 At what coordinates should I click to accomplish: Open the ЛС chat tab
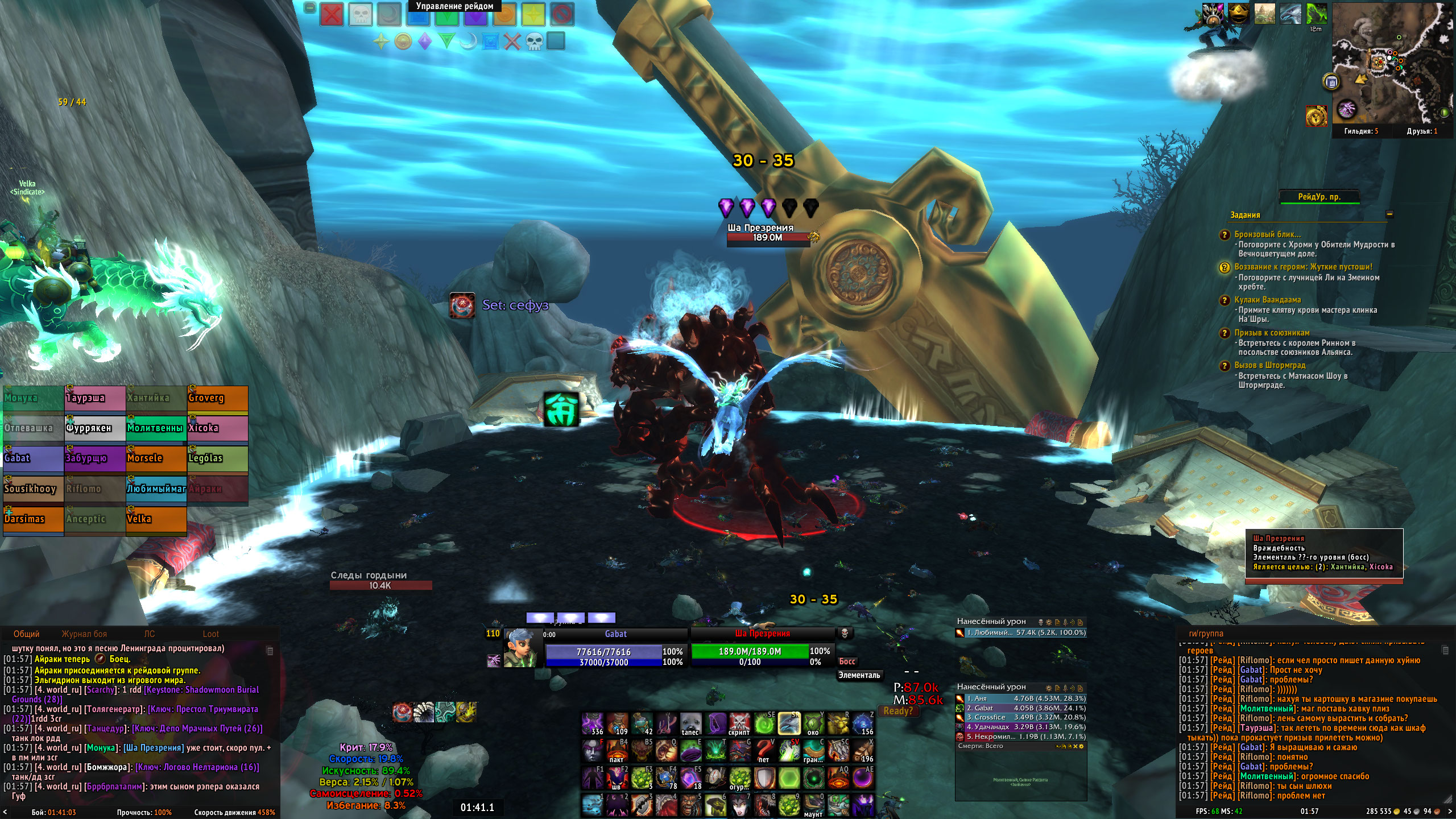coord(149,634)
